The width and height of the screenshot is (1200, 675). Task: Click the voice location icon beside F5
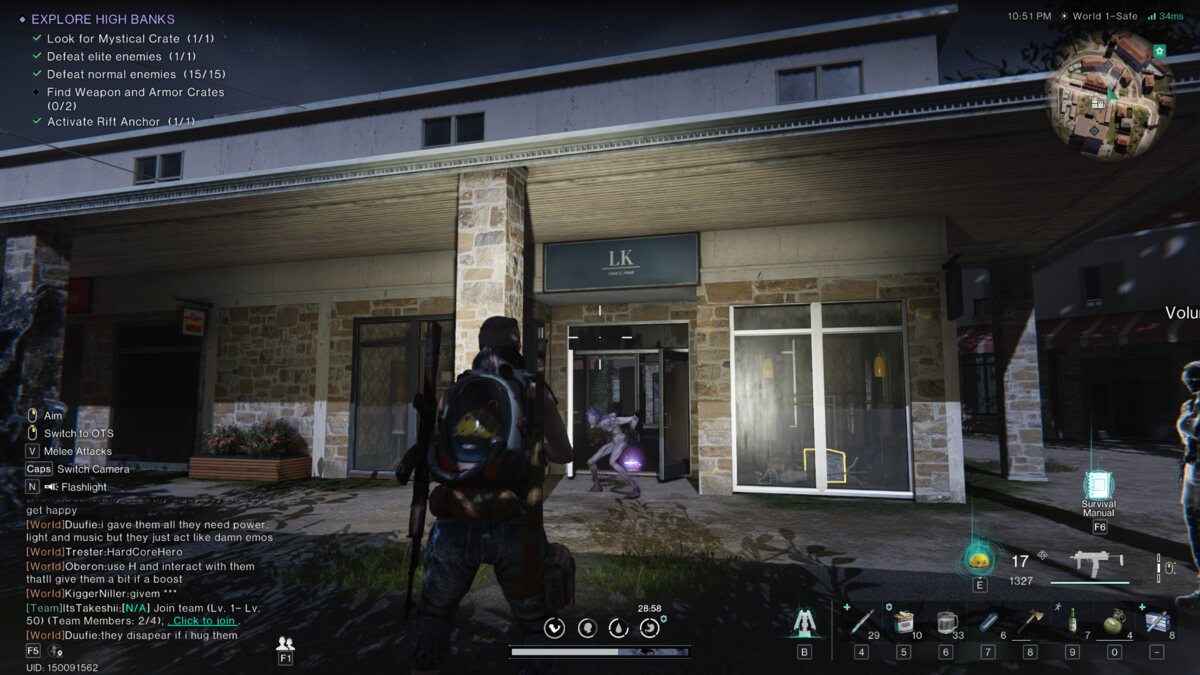coord(55,651)
